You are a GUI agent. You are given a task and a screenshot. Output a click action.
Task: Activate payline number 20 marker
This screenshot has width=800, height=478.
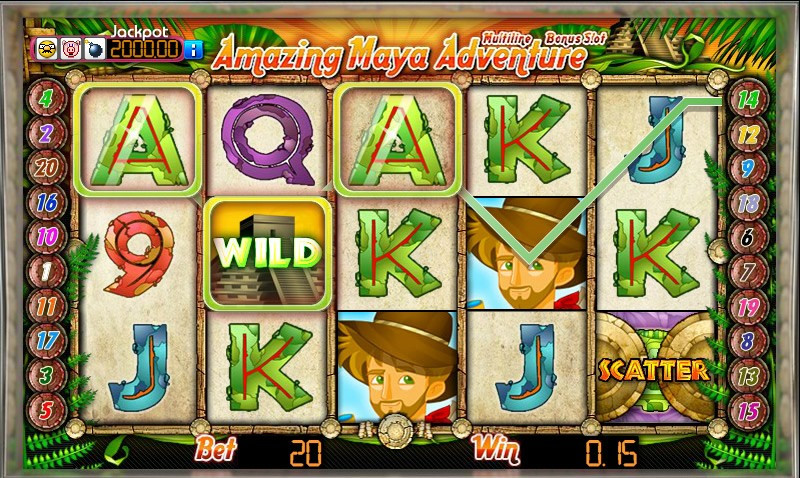coord(47,167)
